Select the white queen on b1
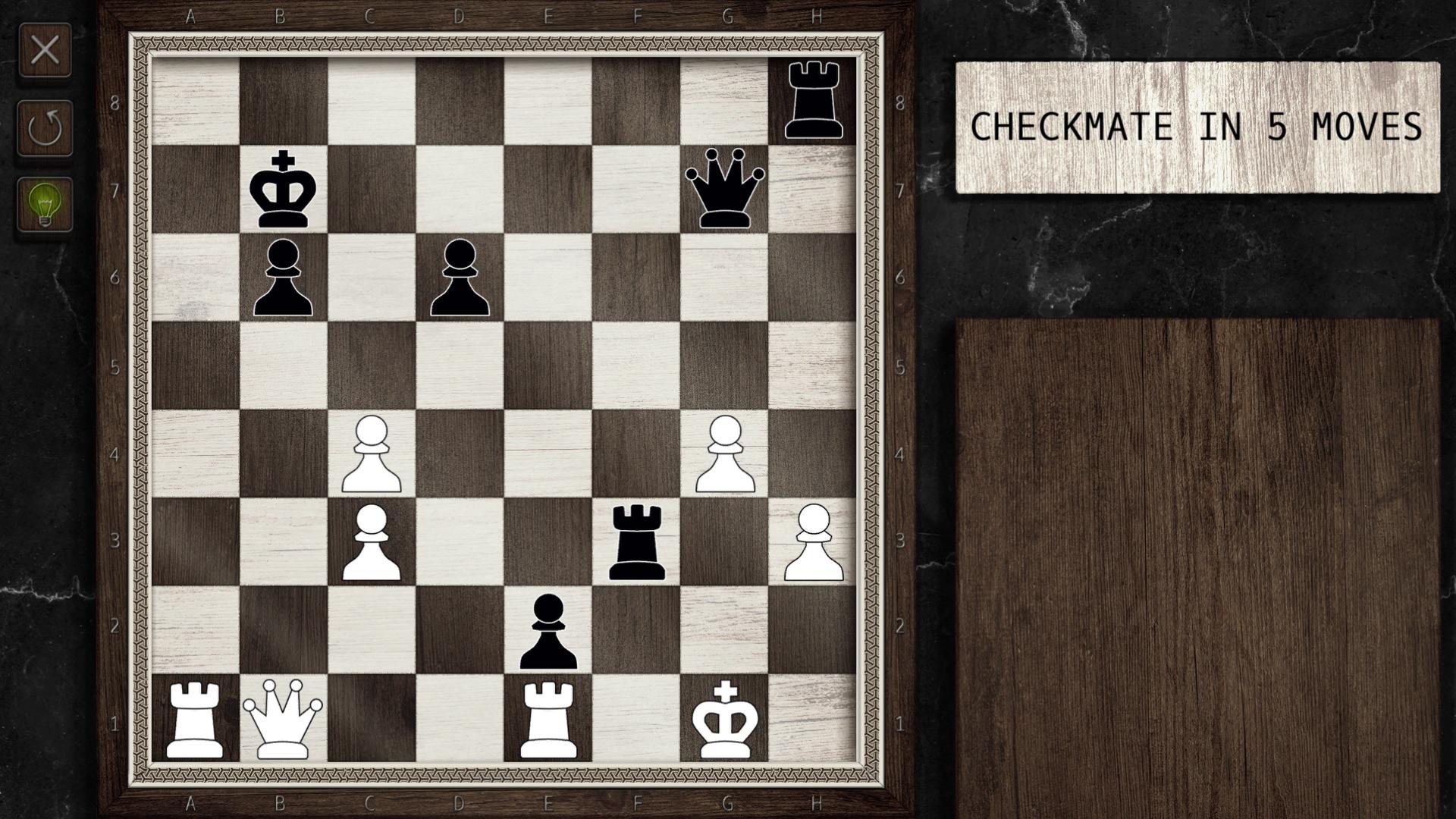The width and height of the screenshot is (1456, 819). click(283, 720)
